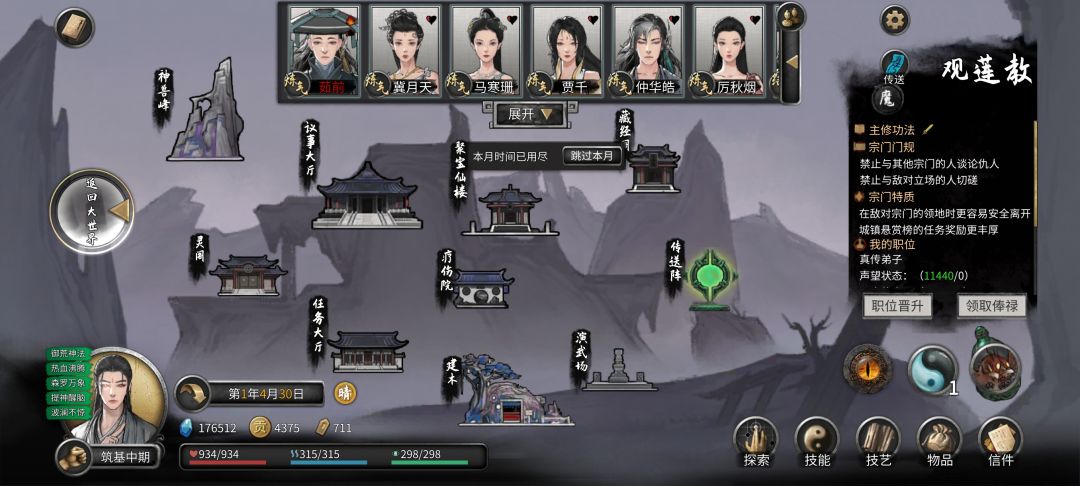
Task: Activate the yin-yang taiji icon
Action: pos(932,369)
